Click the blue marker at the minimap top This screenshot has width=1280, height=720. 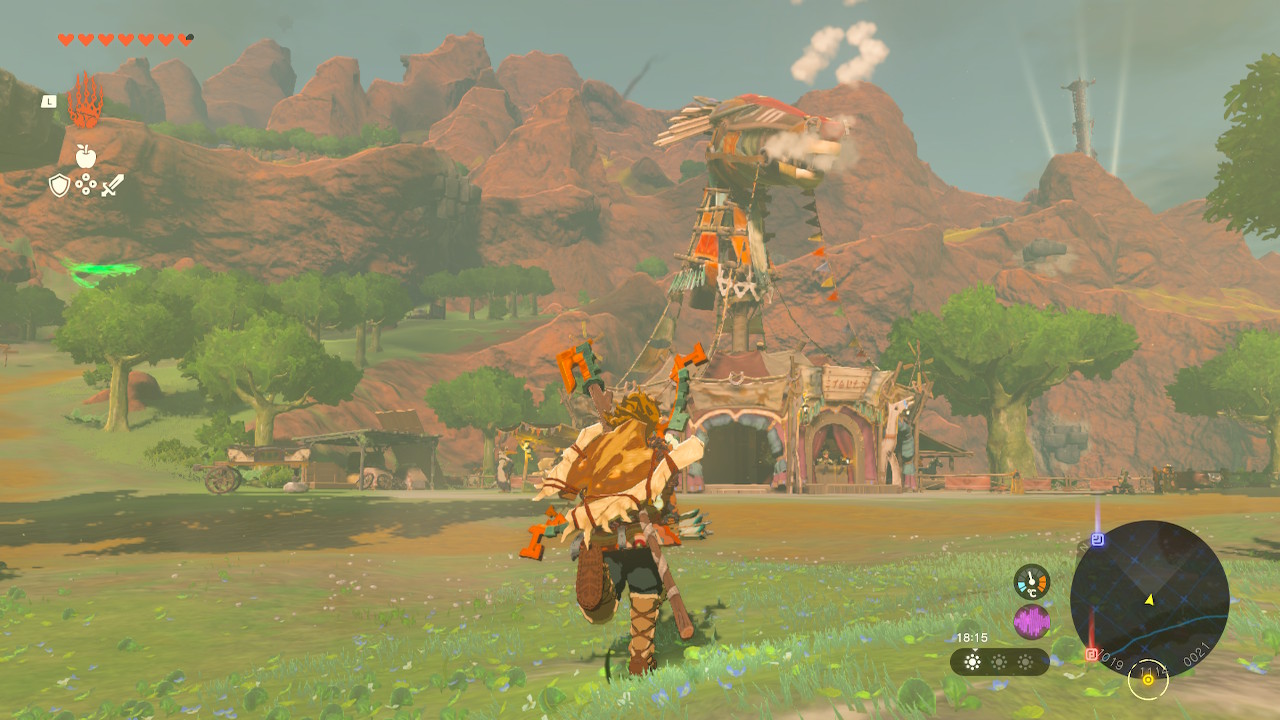(x=1097, y=539)
